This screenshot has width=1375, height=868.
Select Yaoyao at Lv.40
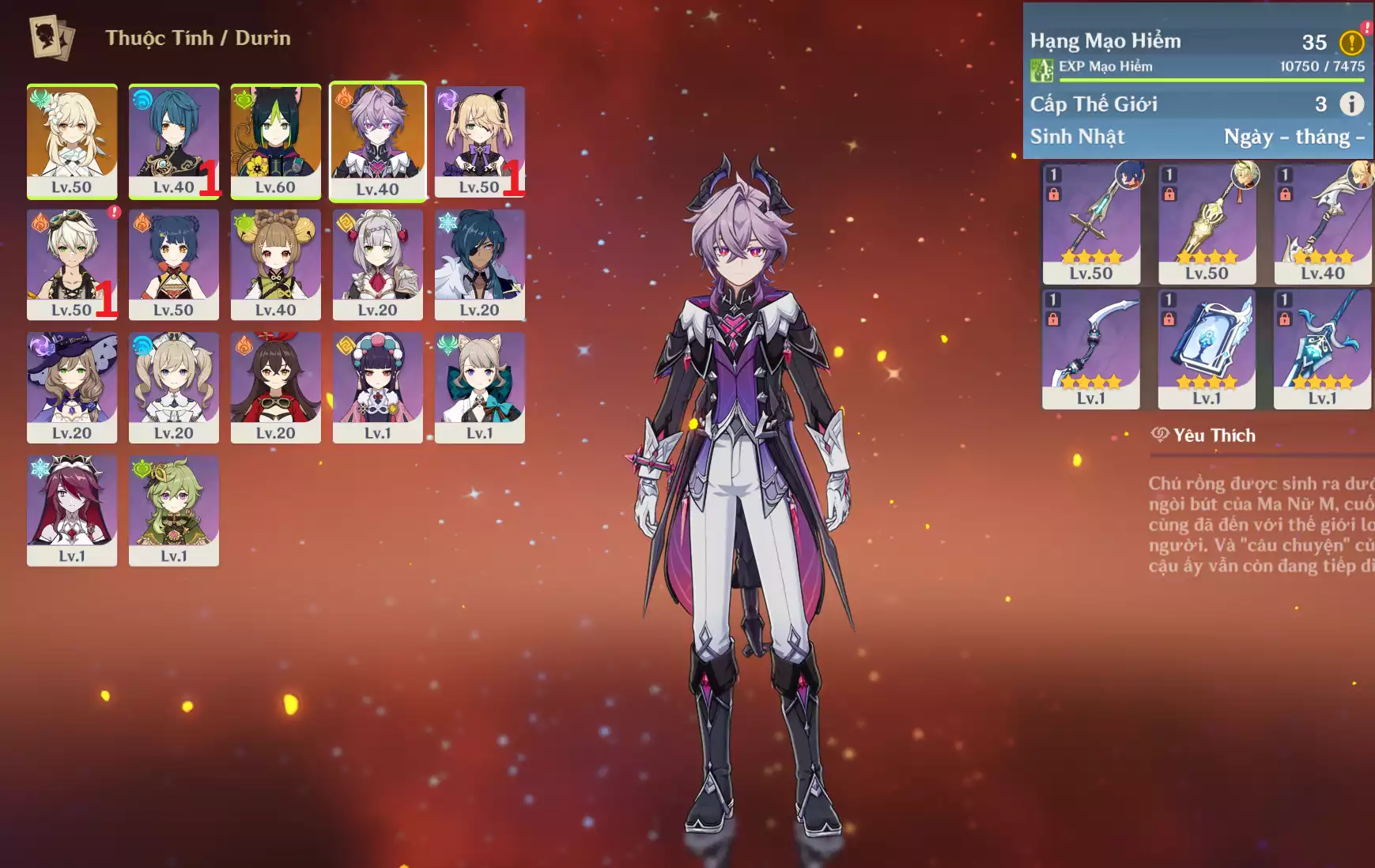[276, 264]
